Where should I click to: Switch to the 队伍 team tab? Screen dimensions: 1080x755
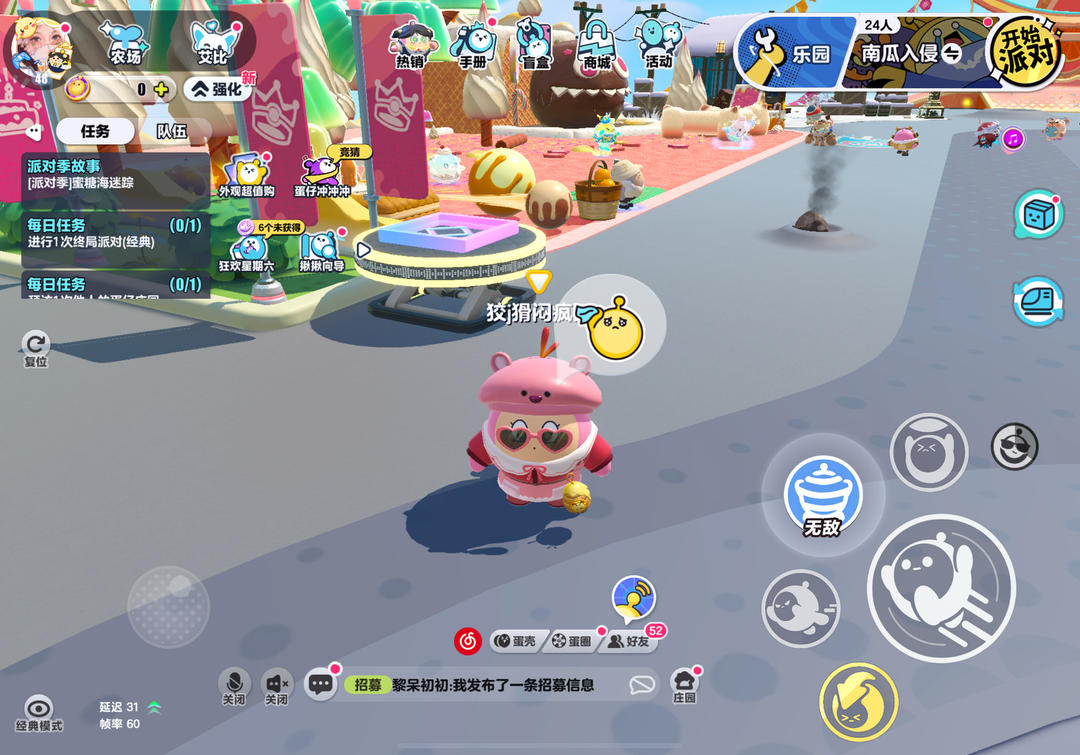click(x=171, y=131)
